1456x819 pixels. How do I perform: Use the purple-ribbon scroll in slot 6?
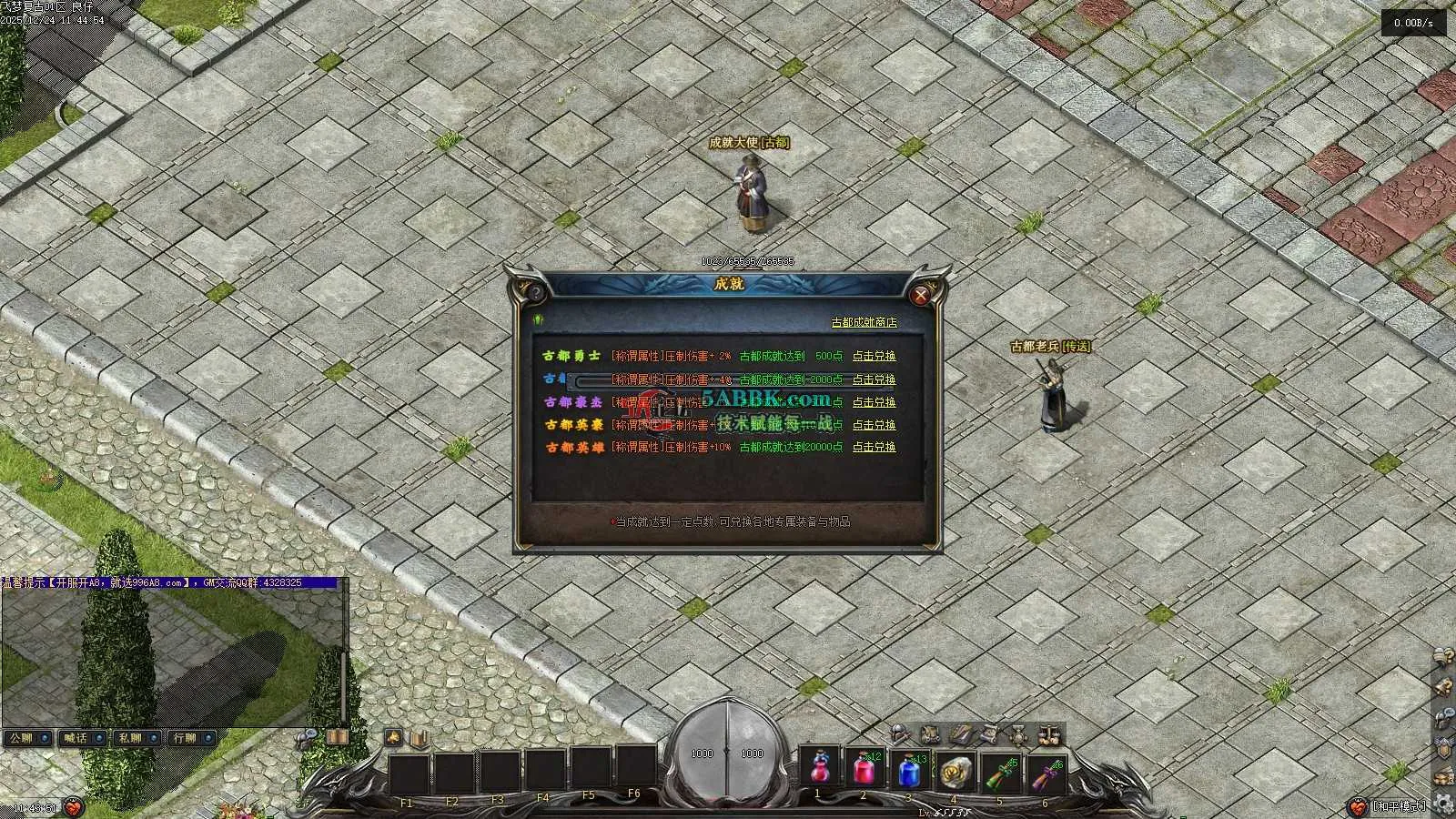point(1045,773)
